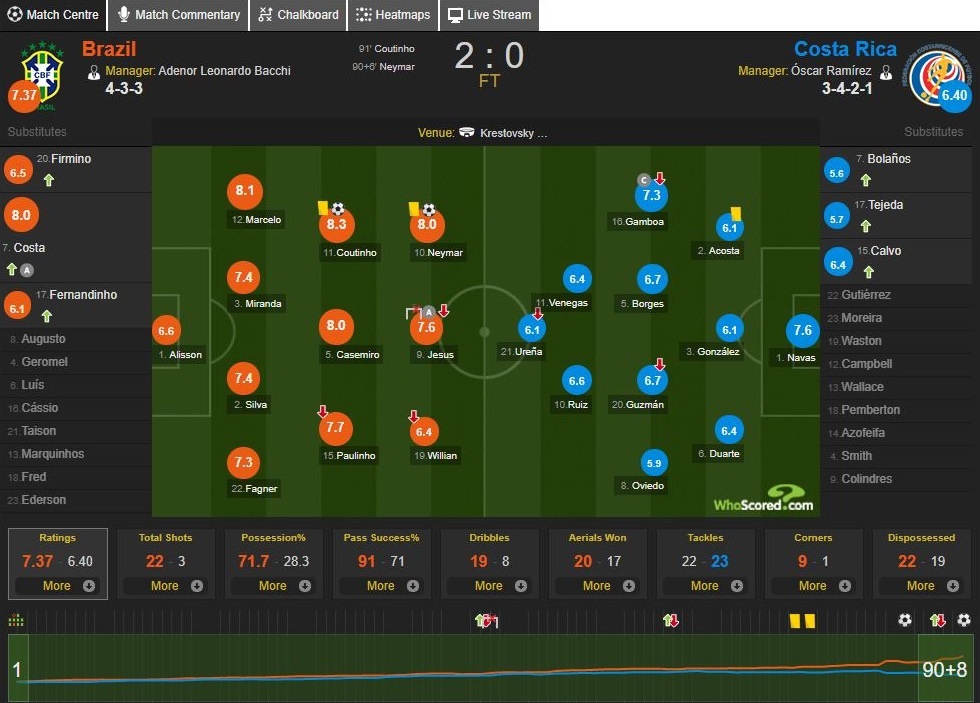Click Casemiro's 8.0 rating marker
The height and width of the screenshot is (703, 980).
pyautogui.click(x=336, y=327)
